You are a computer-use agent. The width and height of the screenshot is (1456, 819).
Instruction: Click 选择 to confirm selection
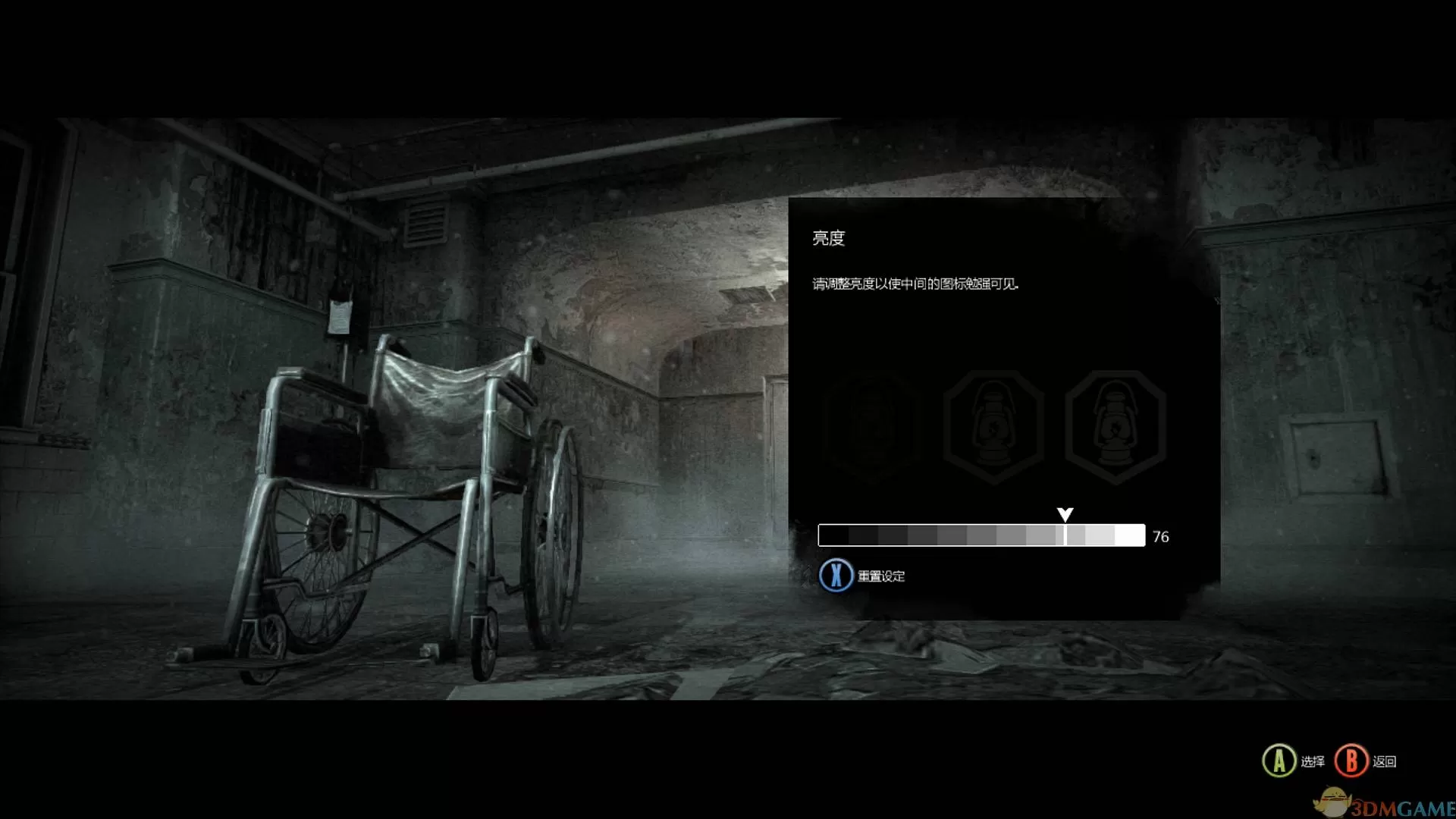(x=1313, y=761)
